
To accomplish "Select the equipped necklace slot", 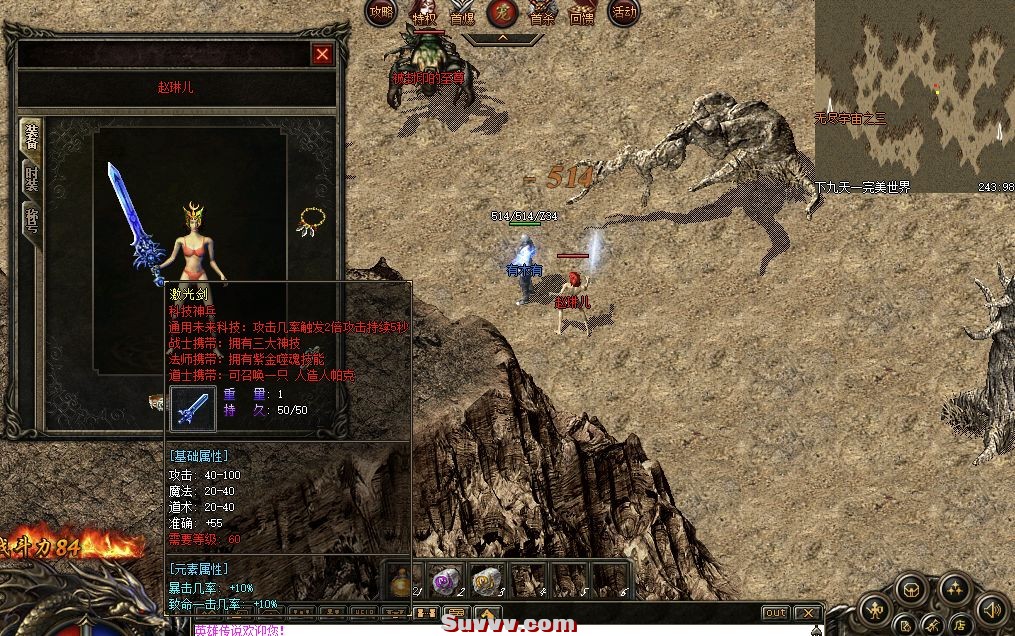I will pos(312,222).
